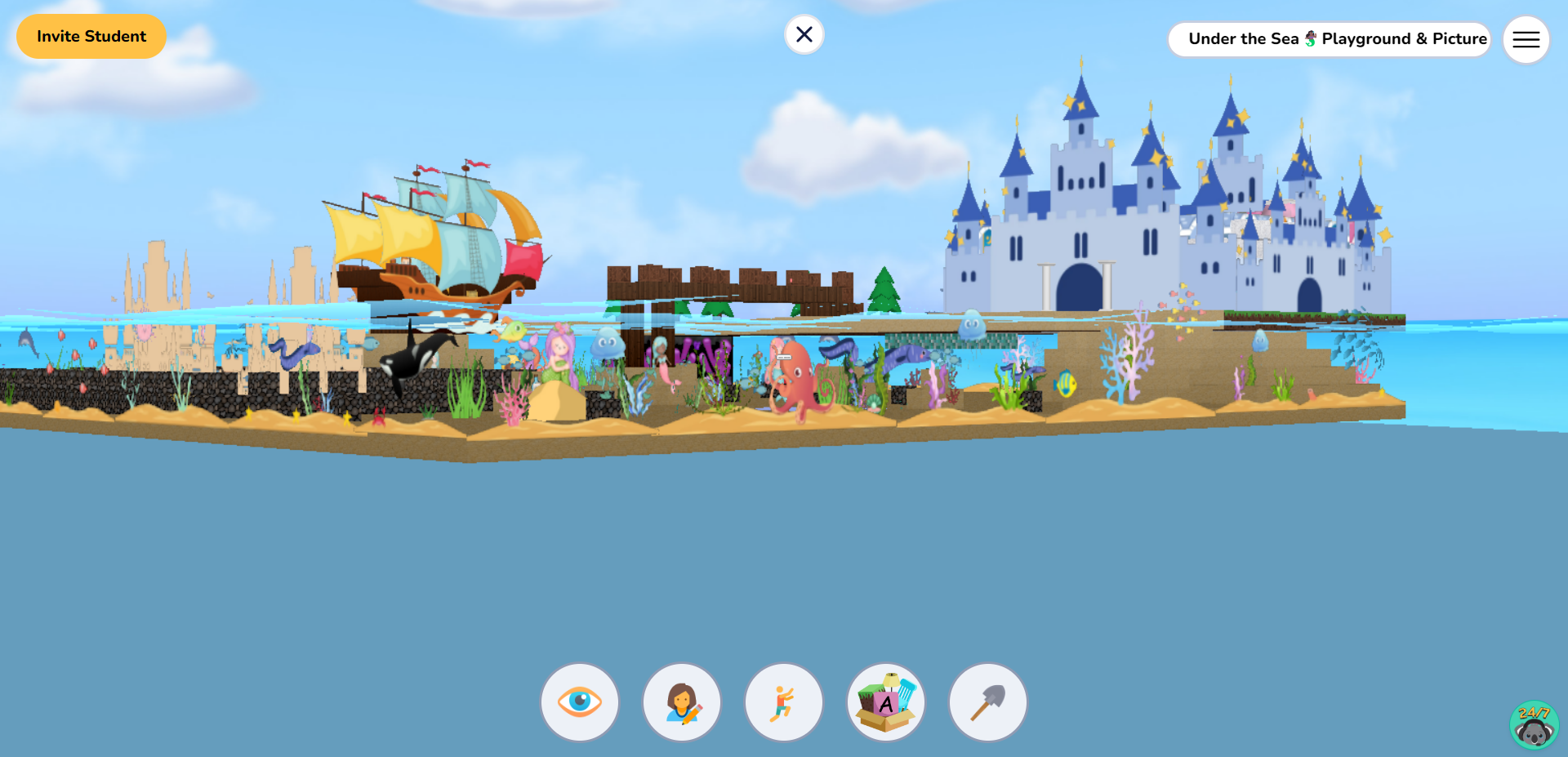
Task: Open the character editor with the student-pencil icon
Action: coord(682,701)
